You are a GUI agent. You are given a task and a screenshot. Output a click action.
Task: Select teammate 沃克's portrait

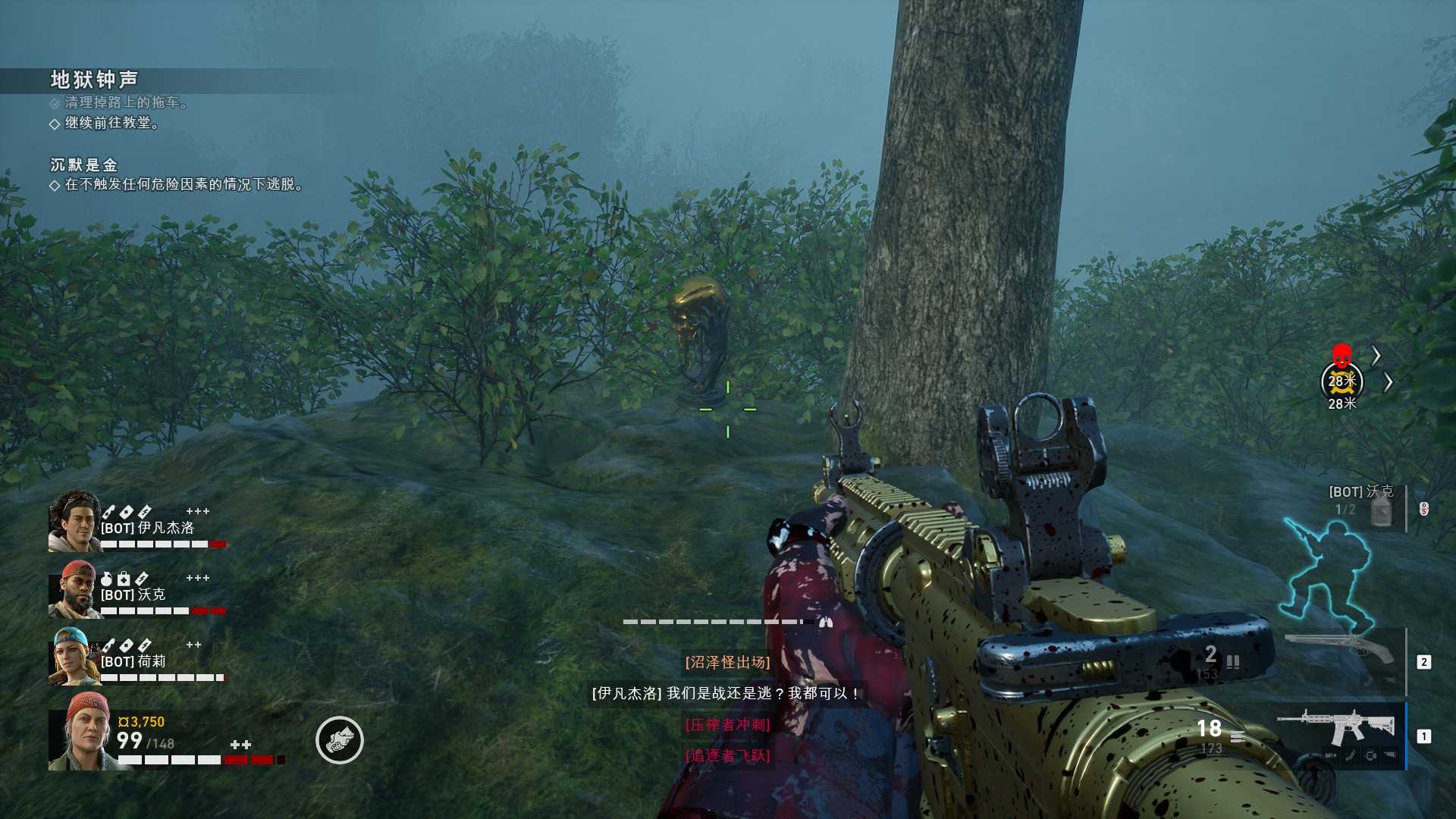coord(74,589)
